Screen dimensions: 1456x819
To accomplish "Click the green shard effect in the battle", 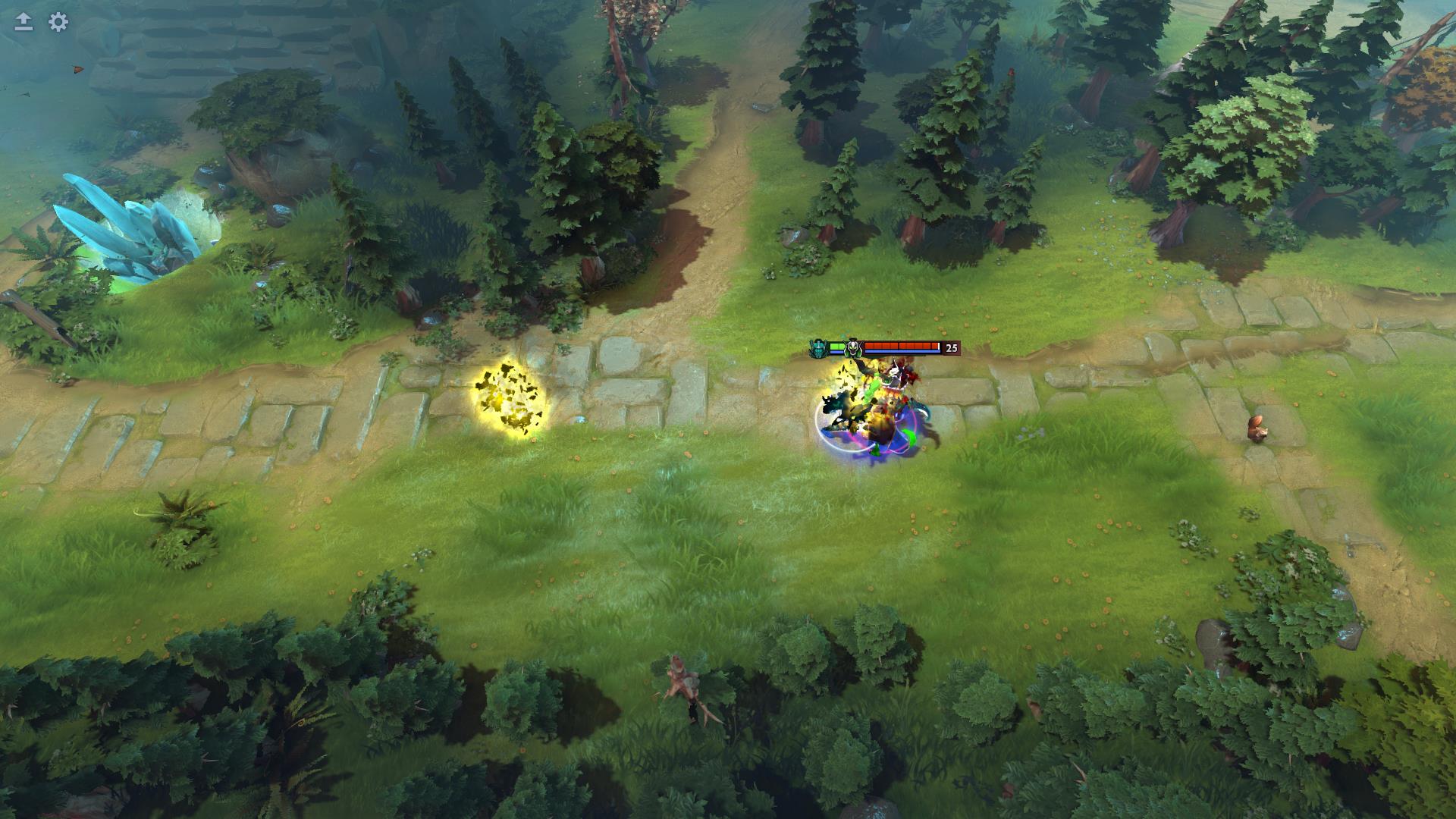I will point(873,385).
